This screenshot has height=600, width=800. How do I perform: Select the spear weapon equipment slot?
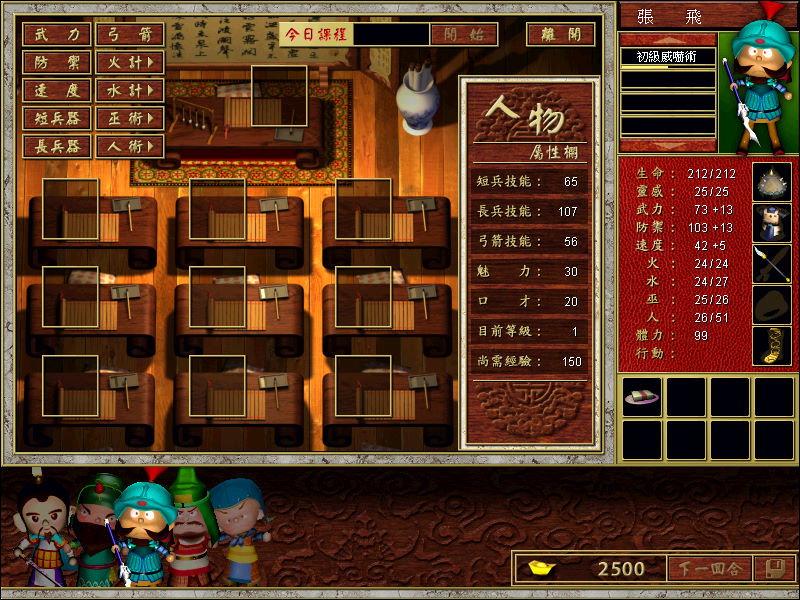[x=771, y=264]
